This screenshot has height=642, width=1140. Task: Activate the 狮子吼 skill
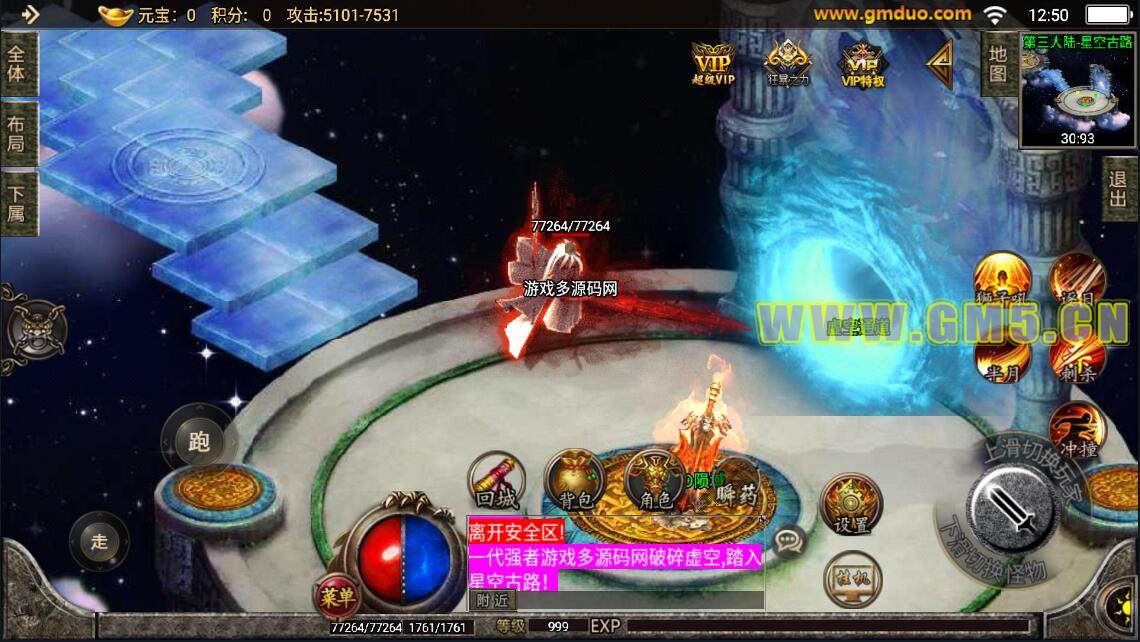point(1001,279)
